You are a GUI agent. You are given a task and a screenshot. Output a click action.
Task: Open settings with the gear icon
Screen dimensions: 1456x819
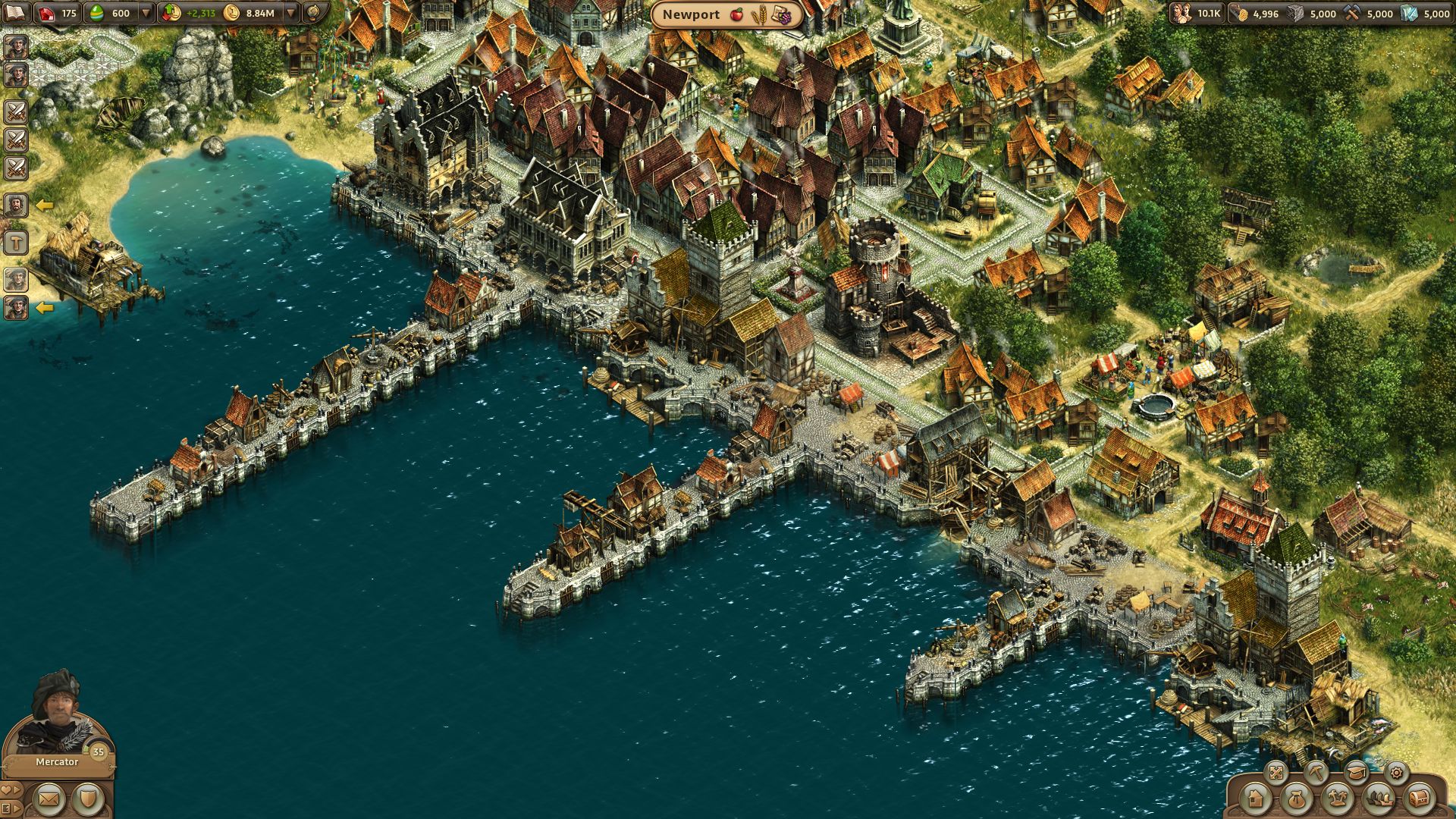point(1396,772)
